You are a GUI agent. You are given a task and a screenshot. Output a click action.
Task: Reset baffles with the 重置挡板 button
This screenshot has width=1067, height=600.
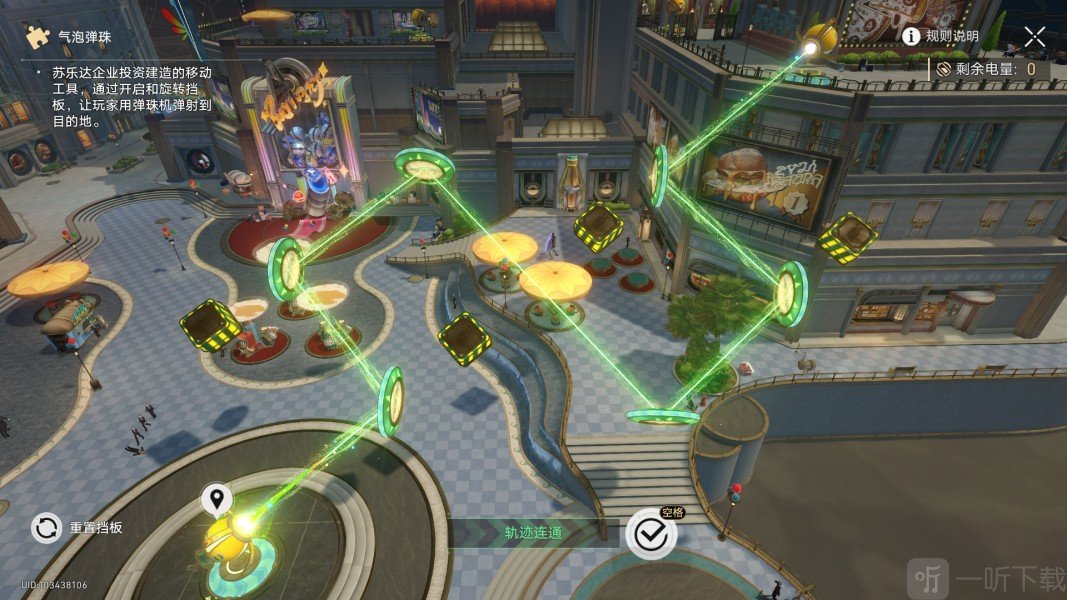(x=46, y=527)
